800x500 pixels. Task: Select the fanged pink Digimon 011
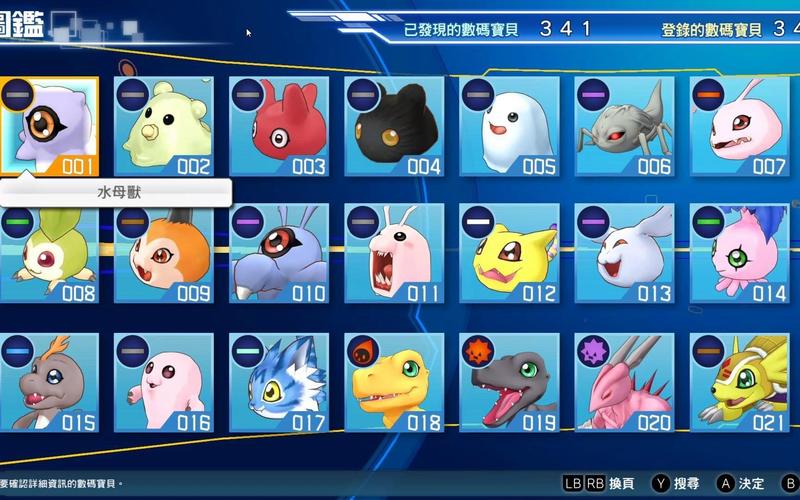[x=394, y=254]
